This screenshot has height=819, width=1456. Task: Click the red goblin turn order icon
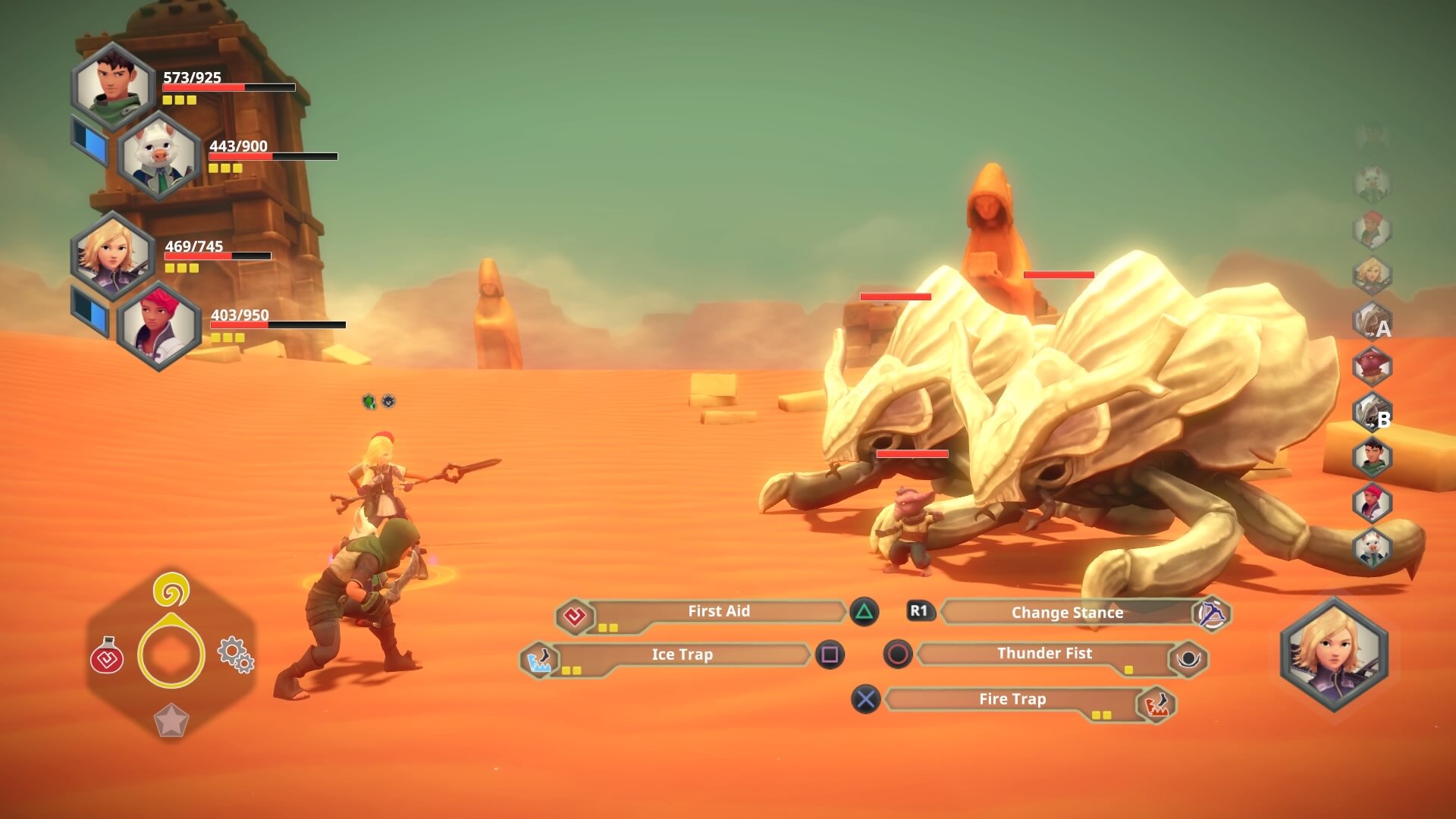(x=1373, y=367)
